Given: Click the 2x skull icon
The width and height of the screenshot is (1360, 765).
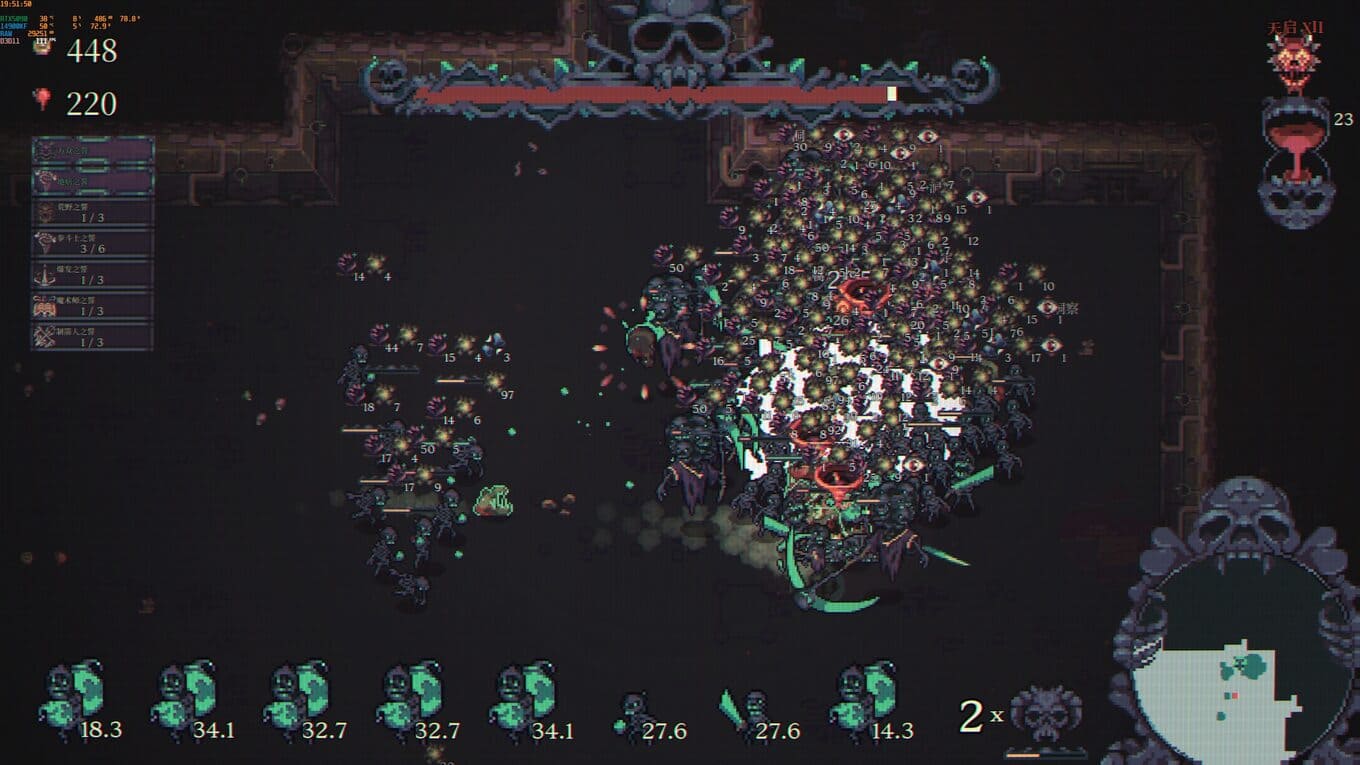Looking at the screenshot, I should pyautogui.click(x=1046, y=712).
